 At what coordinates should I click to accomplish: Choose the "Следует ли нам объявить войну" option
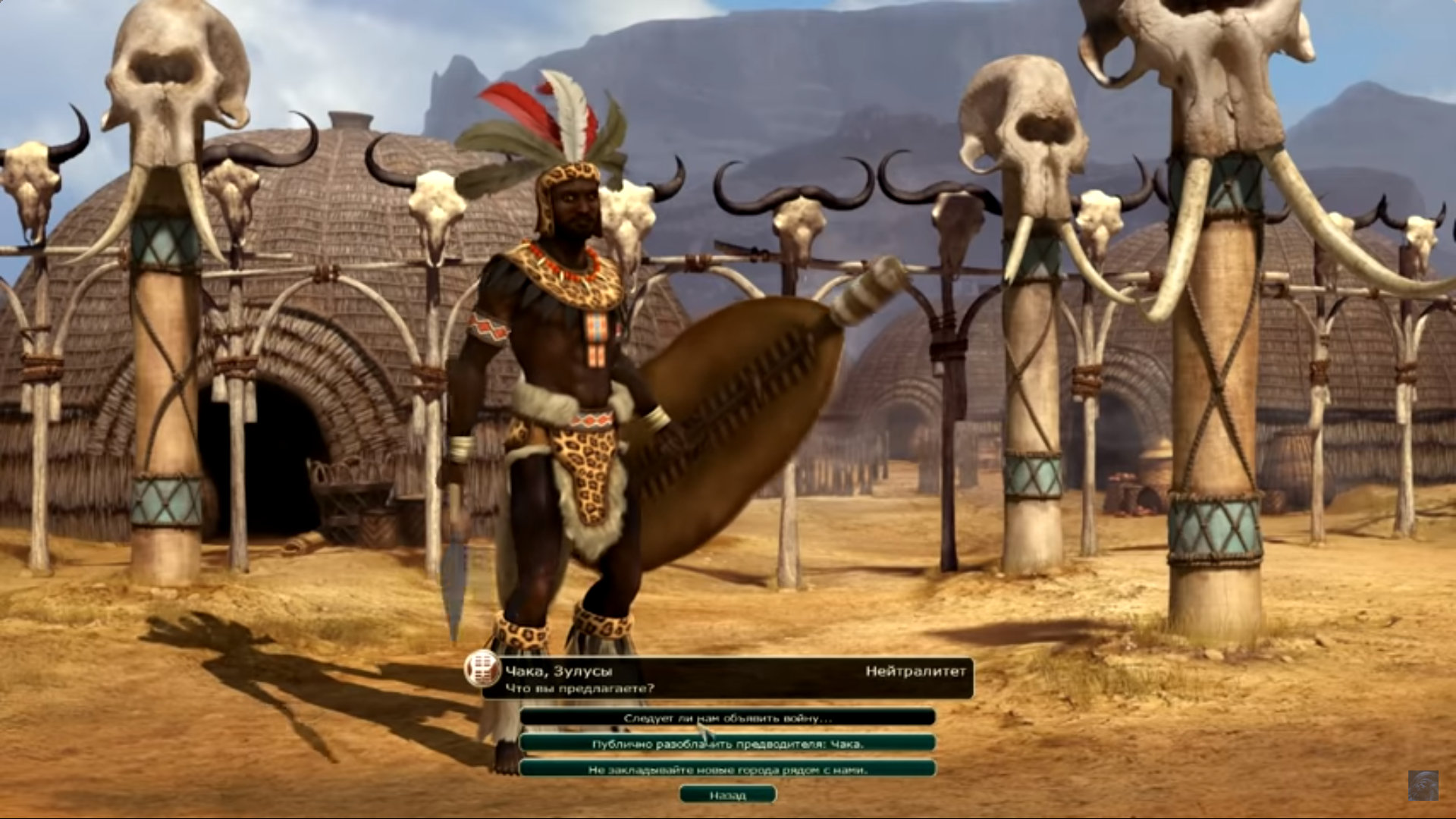pyautogui.click(x=727, y=717)
